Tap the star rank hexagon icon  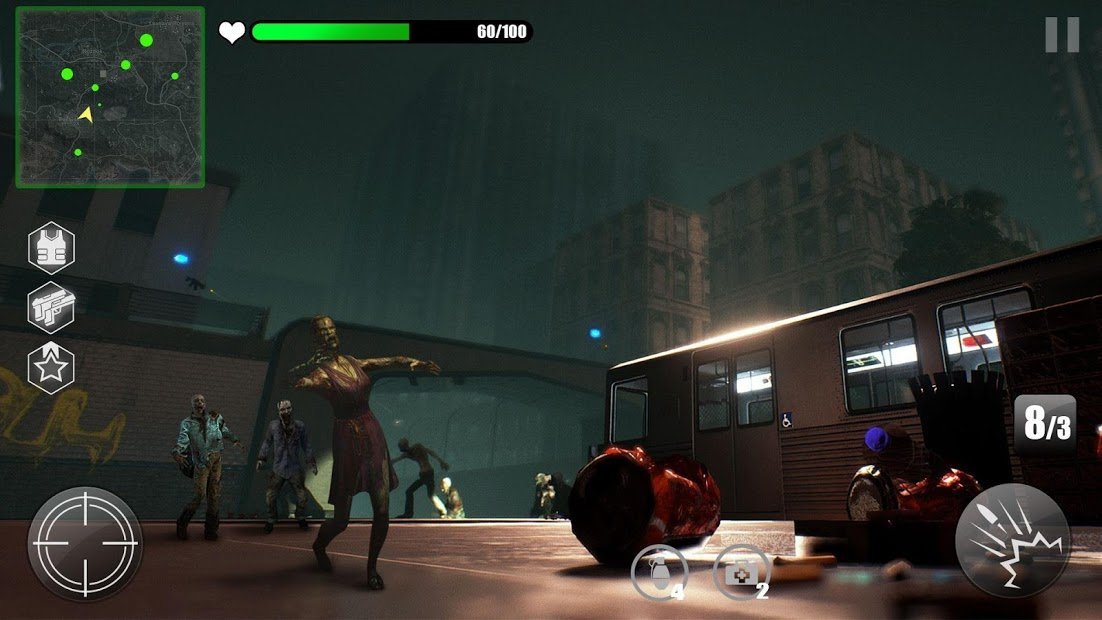tap(50, 367)
